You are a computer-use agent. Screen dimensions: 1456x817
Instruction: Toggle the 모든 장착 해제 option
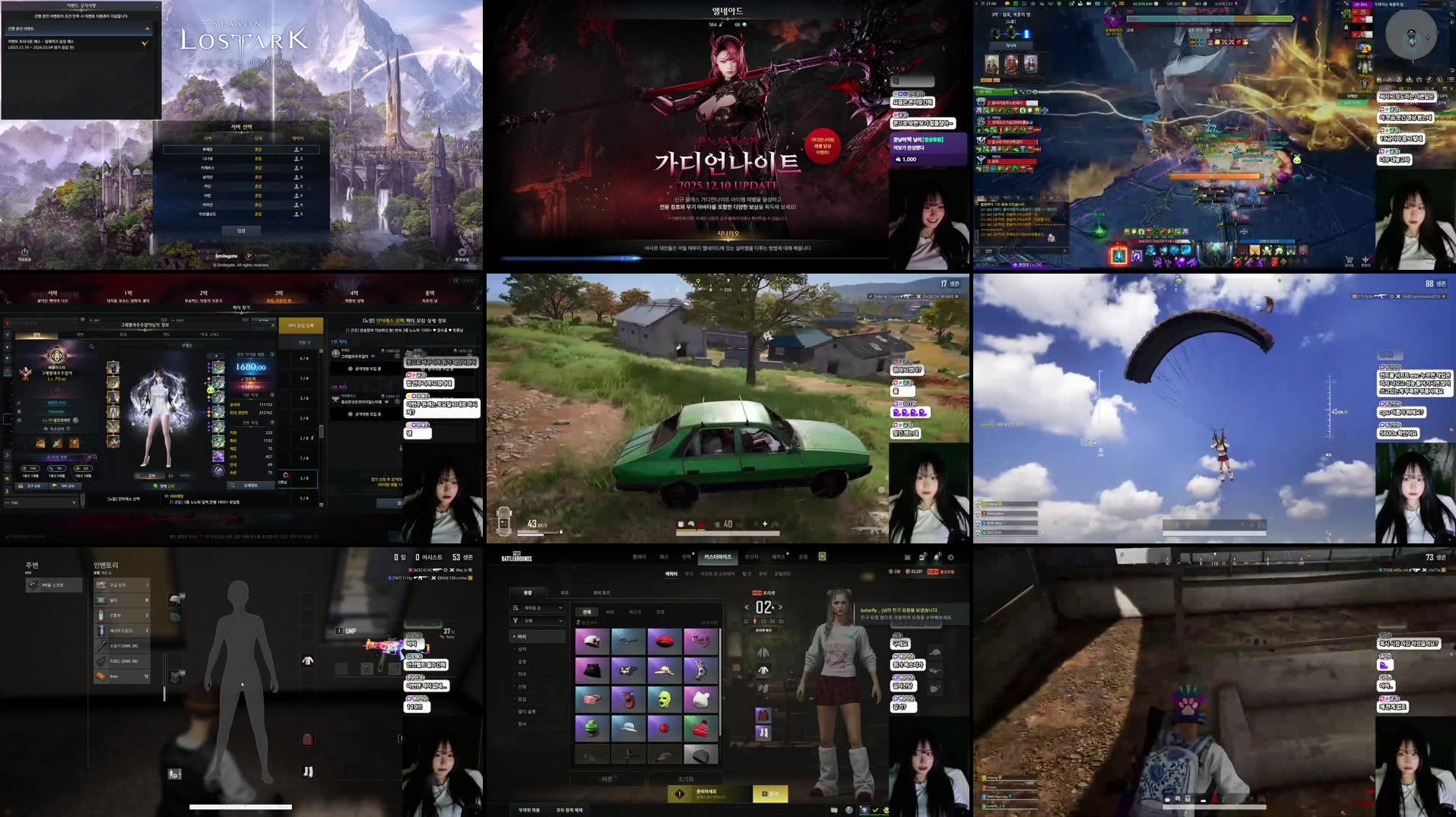[569, 810]
